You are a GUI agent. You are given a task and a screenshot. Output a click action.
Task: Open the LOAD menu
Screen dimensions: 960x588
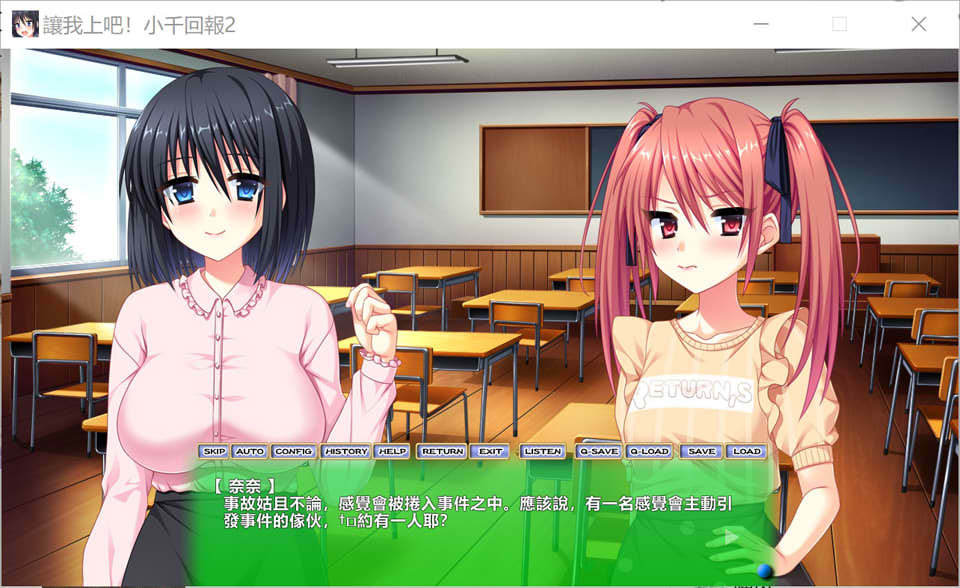pos(746,451)
